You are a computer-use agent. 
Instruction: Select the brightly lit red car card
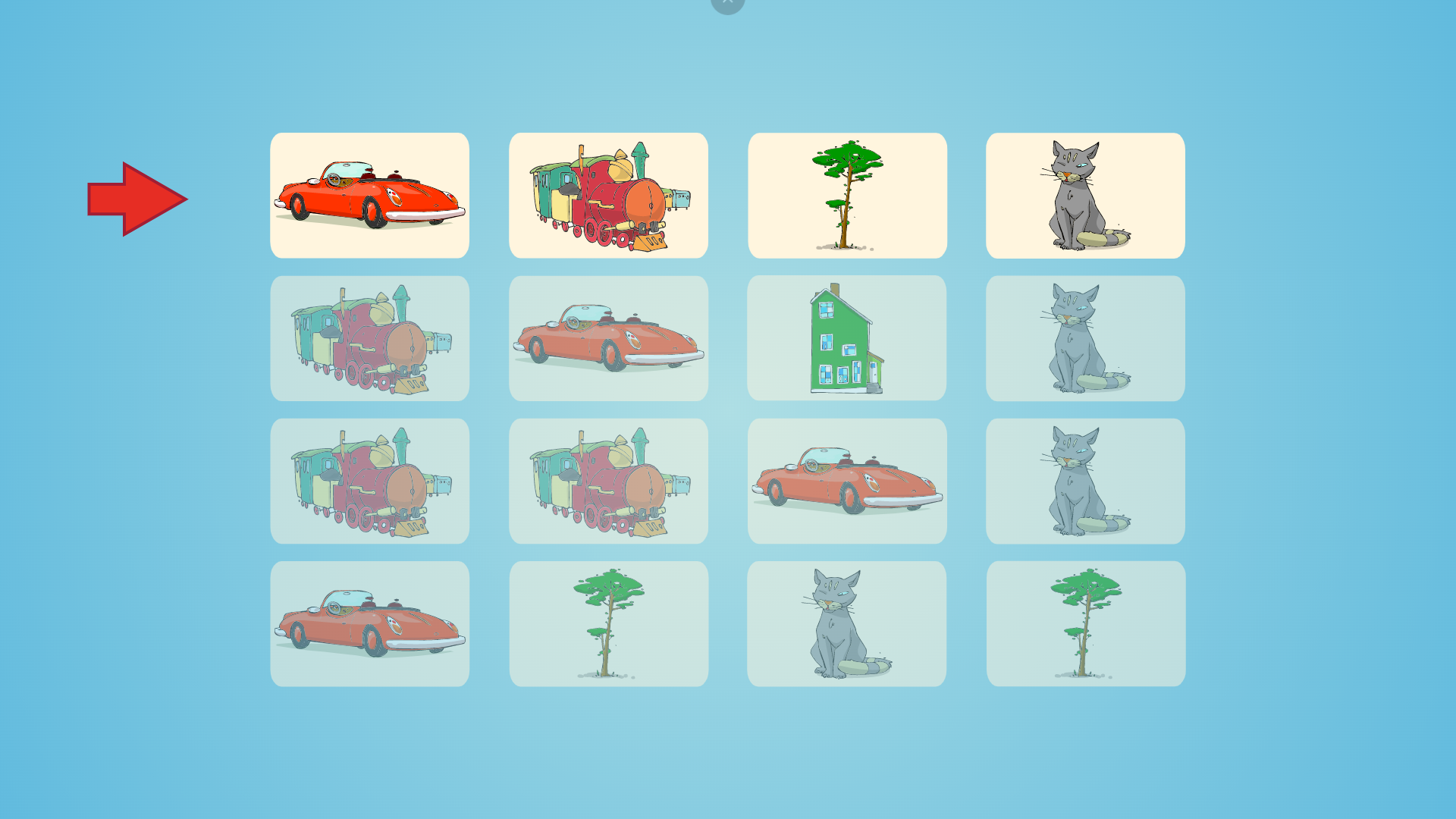pyautogui.click(x=369, y=196)
